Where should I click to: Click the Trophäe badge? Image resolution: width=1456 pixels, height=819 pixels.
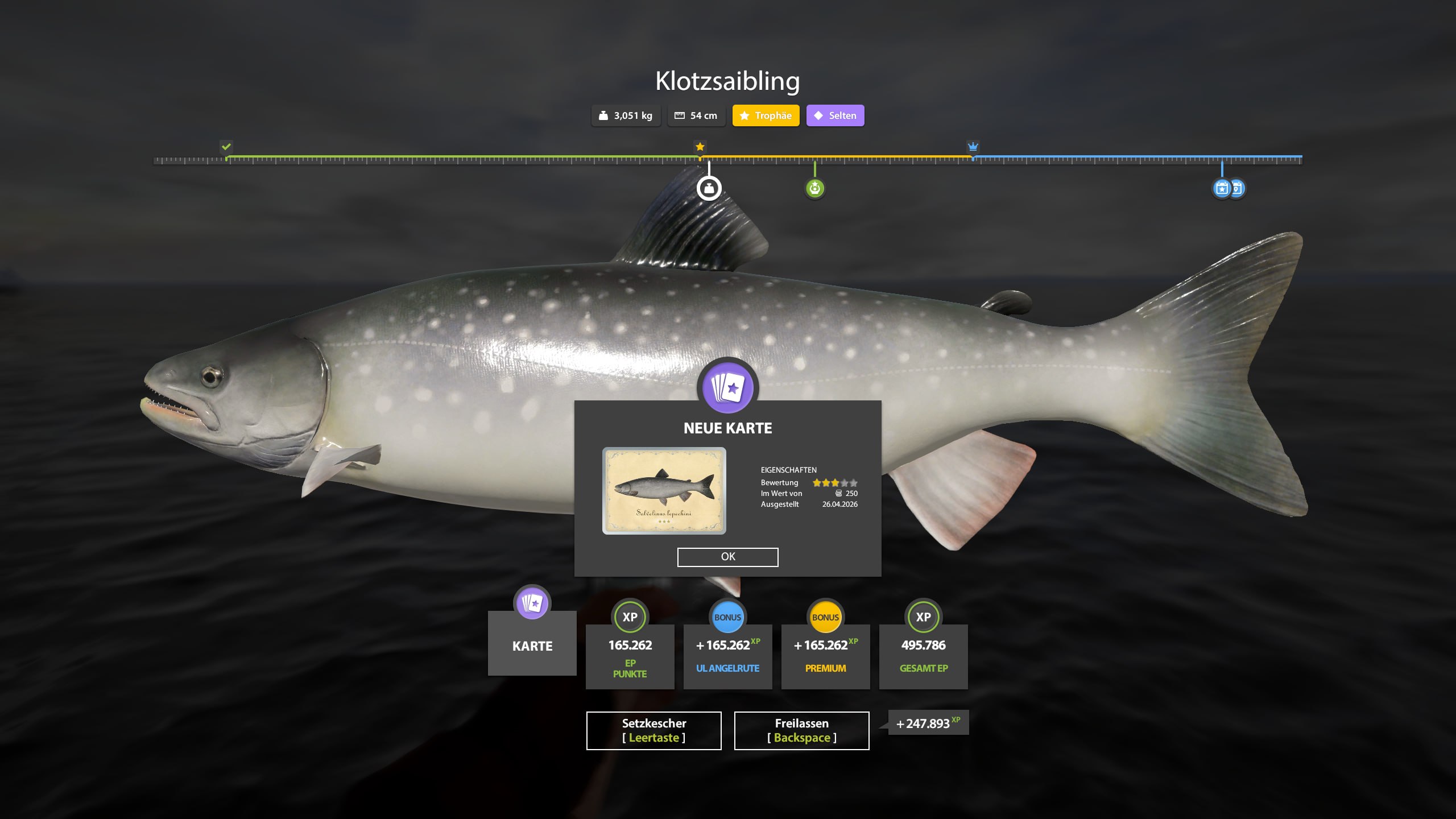coord(766,115)
